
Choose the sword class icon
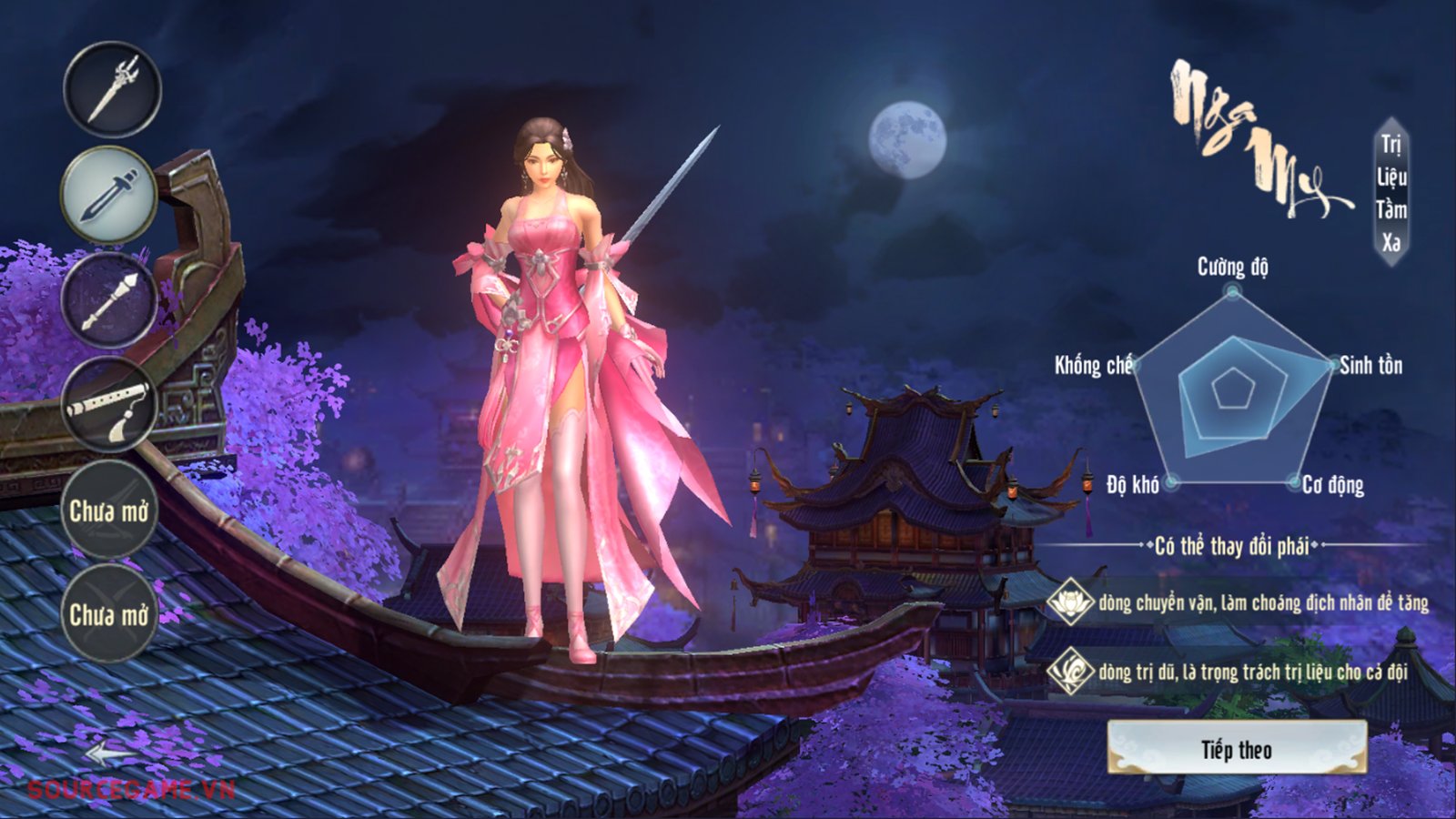[109, 195]
